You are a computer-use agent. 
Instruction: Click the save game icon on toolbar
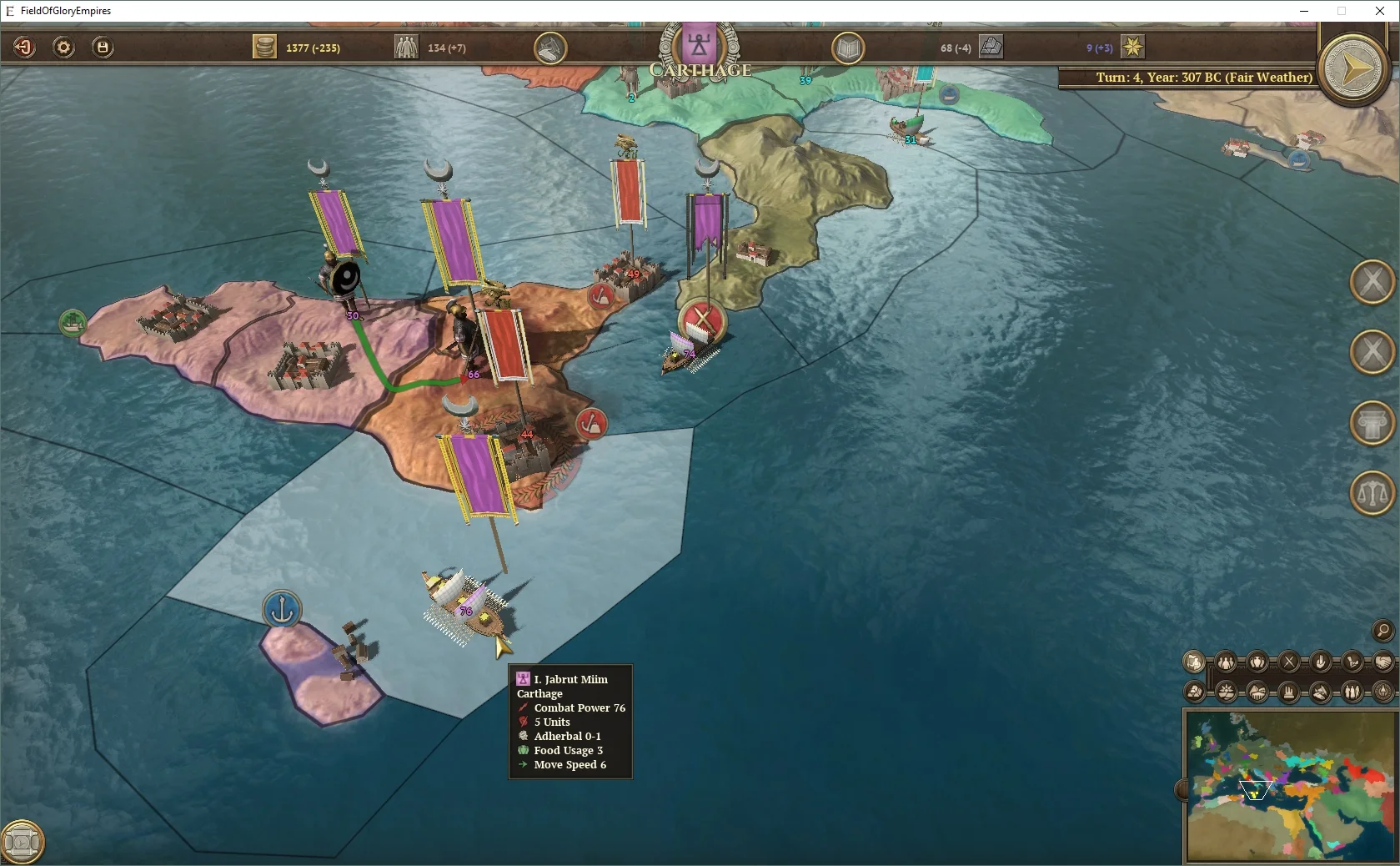102,48
